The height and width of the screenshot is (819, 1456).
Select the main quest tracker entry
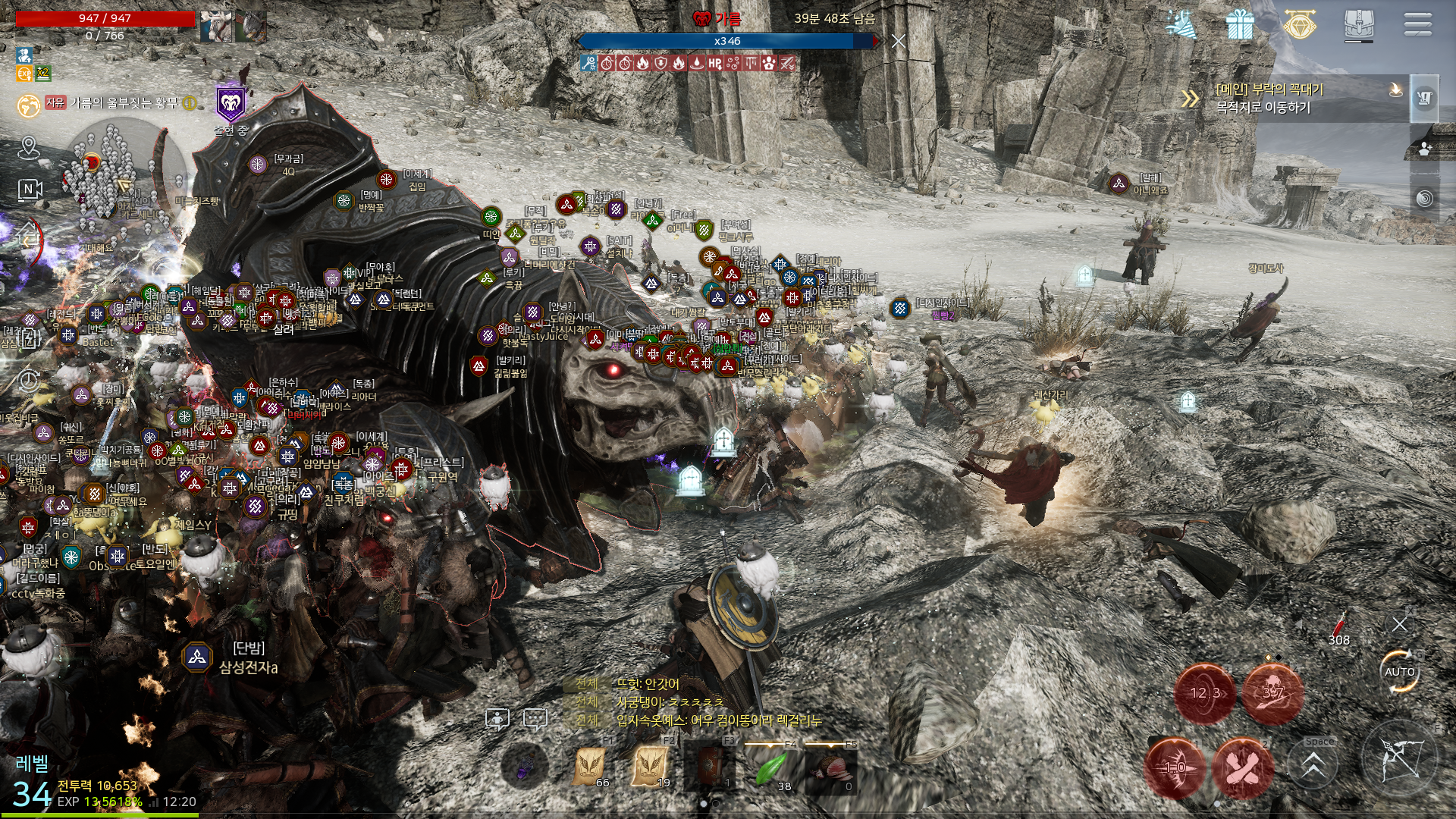[1289, 99]
